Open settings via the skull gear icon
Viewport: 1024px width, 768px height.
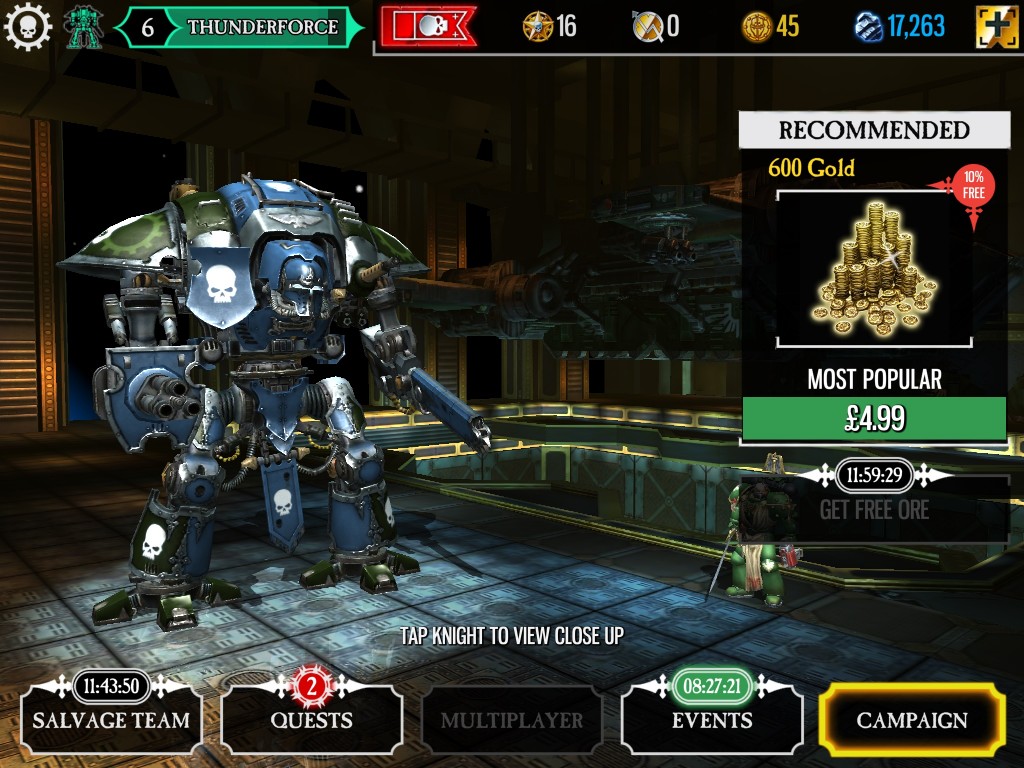[x=28, y=27]
